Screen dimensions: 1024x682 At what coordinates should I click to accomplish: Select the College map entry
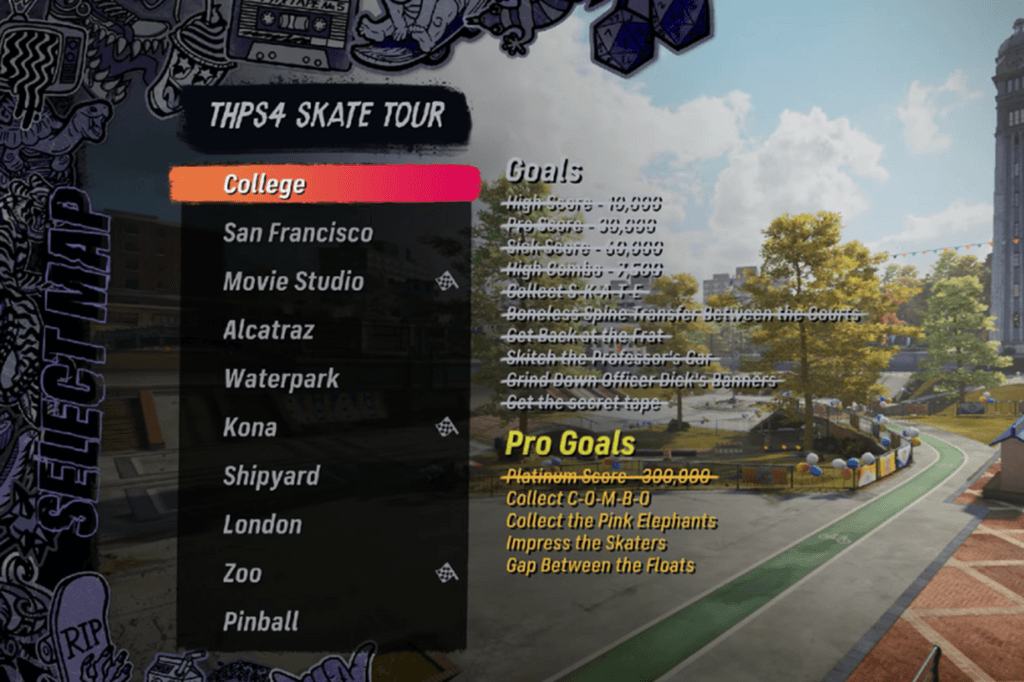click(265, 185)
